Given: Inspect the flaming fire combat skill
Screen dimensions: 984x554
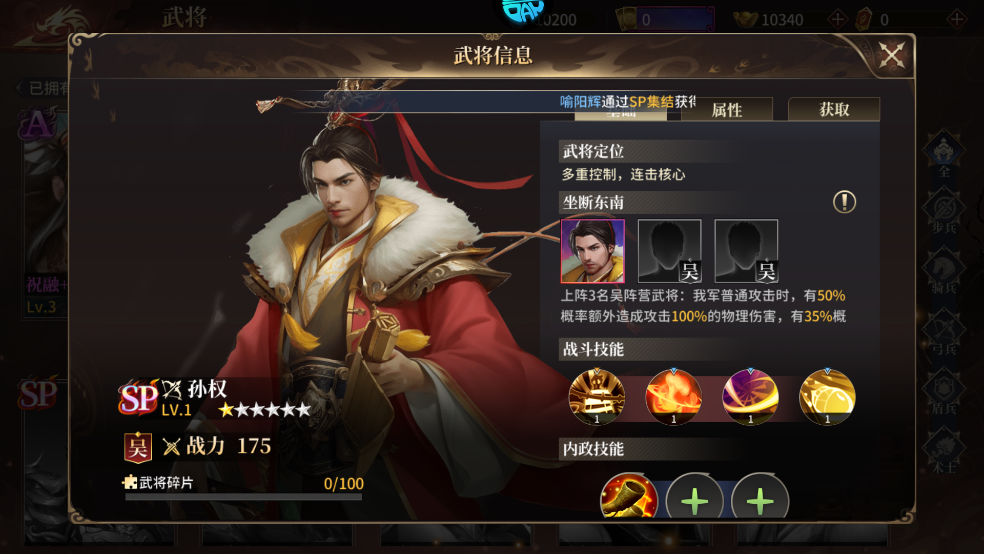Looking at the screenshot, I should pyautogui.click(x=673, y=397).
